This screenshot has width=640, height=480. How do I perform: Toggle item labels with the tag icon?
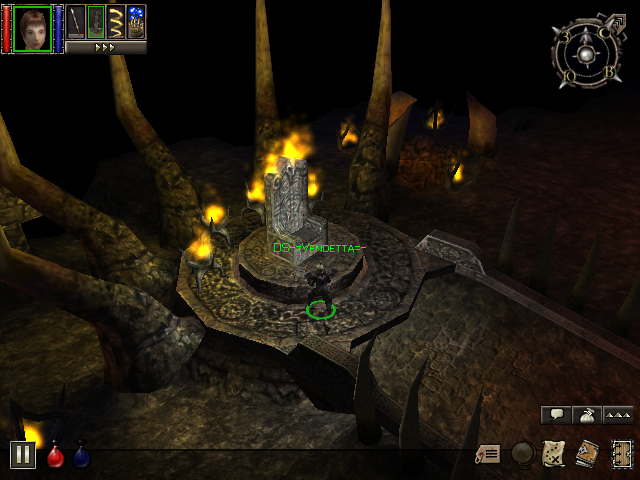[x=488, y=455]
